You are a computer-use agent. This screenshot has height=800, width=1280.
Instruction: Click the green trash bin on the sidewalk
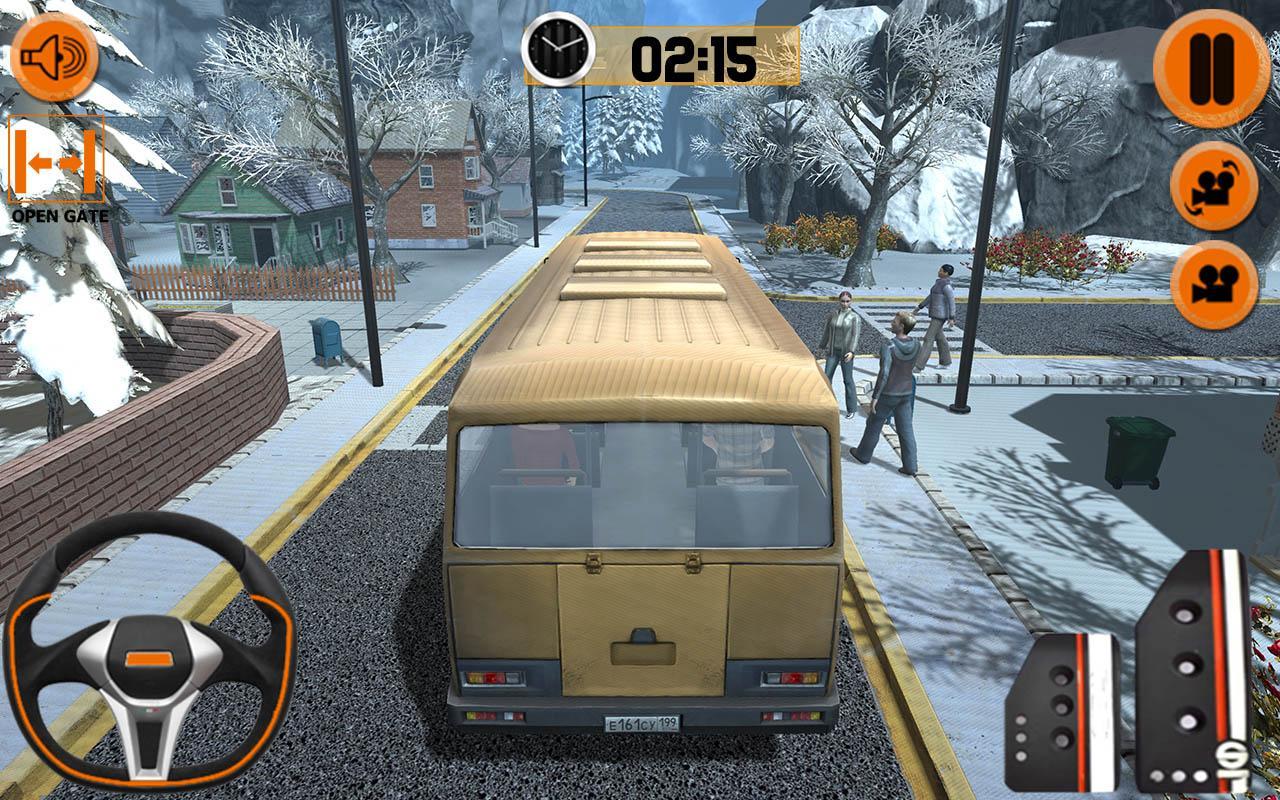(1135, 452)
